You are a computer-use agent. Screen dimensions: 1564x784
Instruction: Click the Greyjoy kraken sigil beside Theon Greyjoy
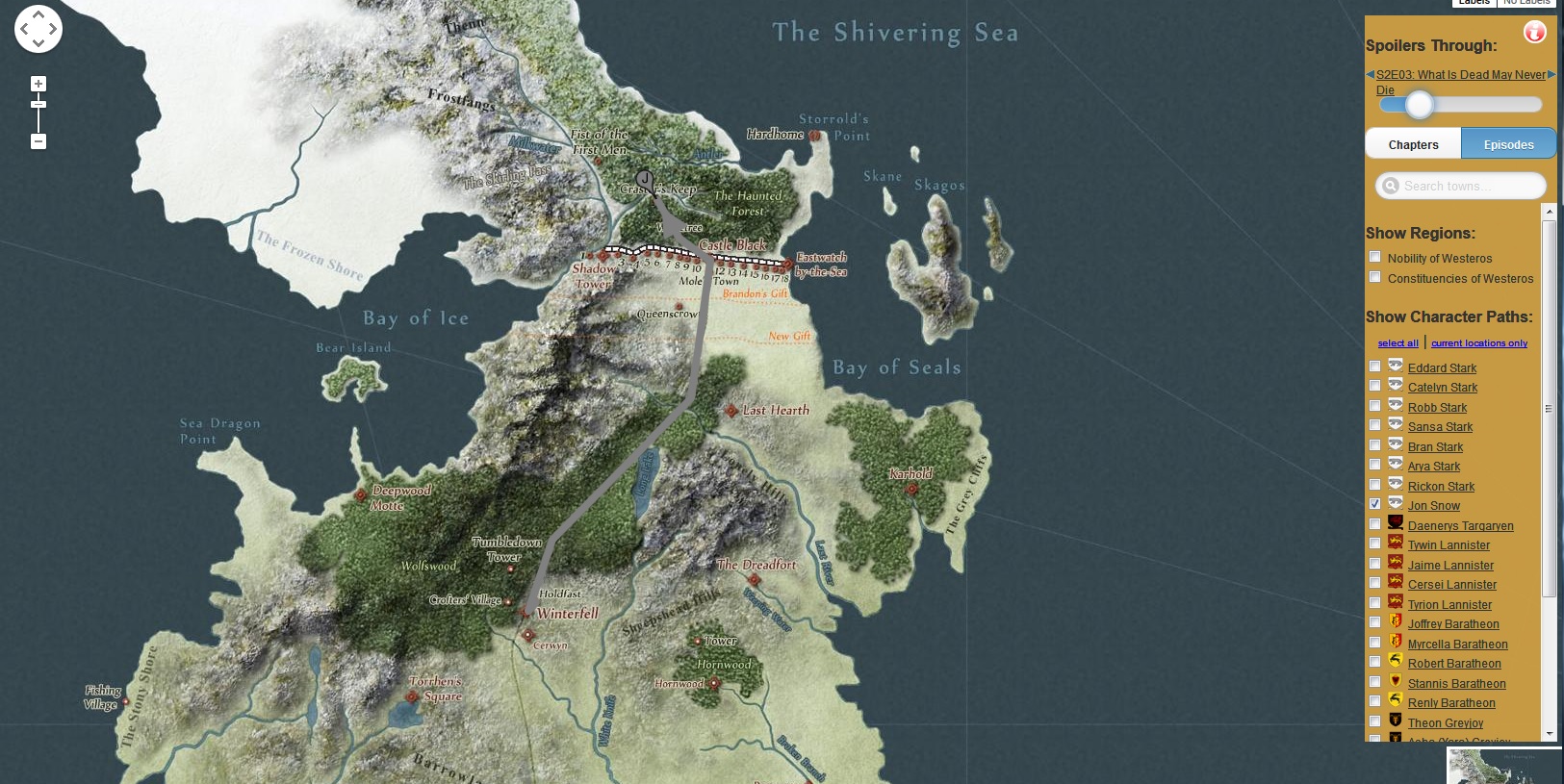click(1395, 721)
